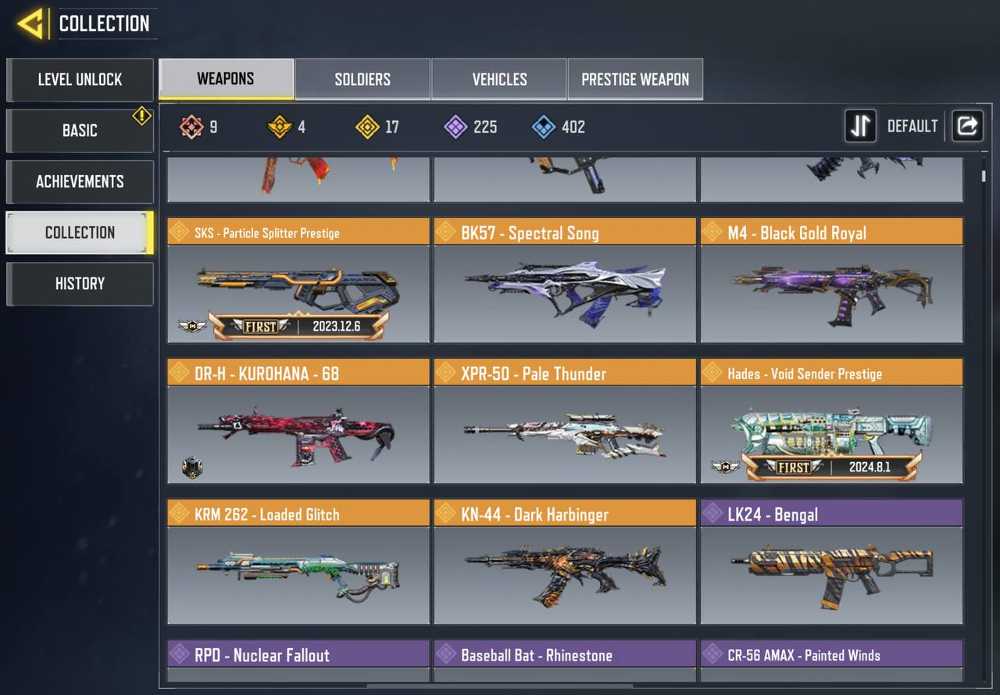Choose the BK57 Spectral Song weapon
This screenshot has width=1000, height=695.
[x=564, y=282]
